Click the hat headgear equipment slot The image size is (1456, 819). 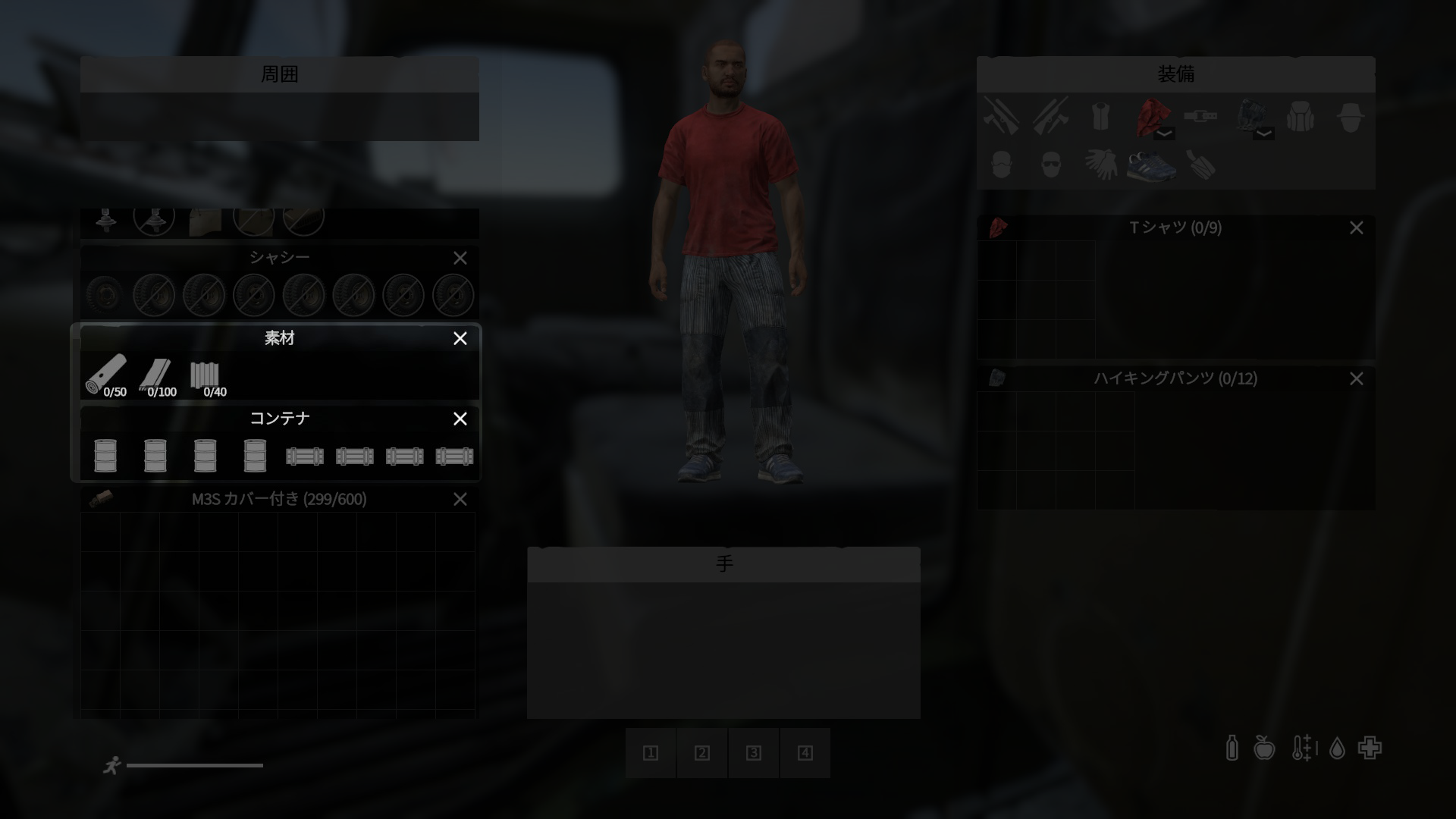coord(1351,118)
